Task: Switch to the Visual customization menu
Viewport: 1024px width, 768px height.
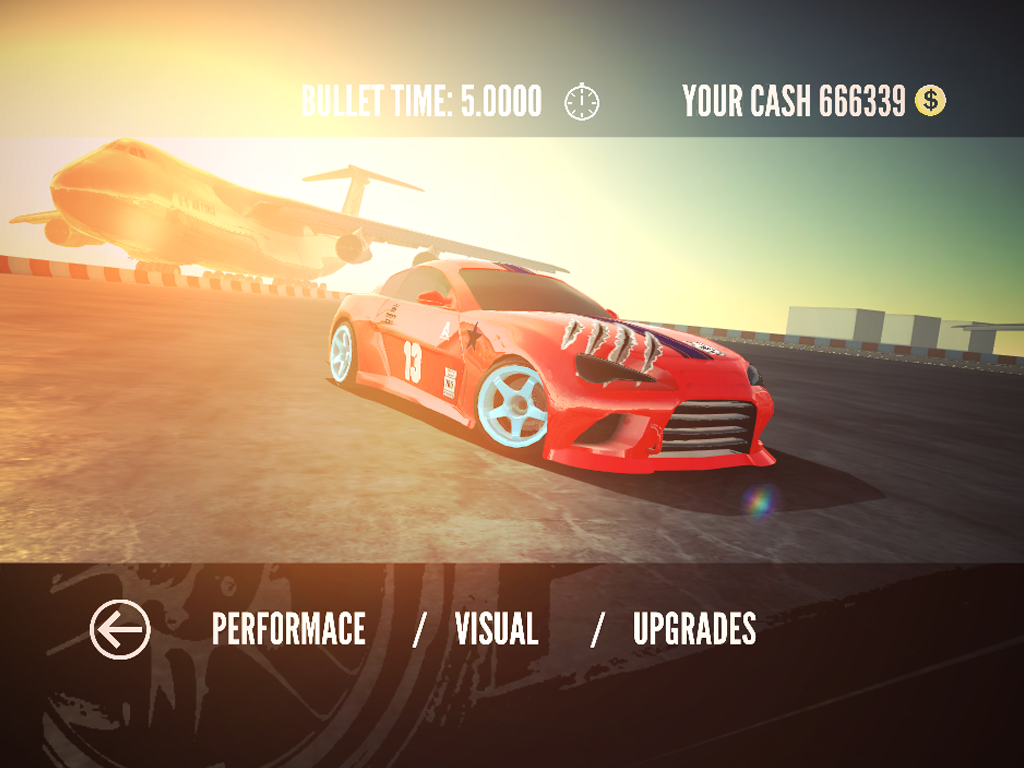Action: (496, 630)
